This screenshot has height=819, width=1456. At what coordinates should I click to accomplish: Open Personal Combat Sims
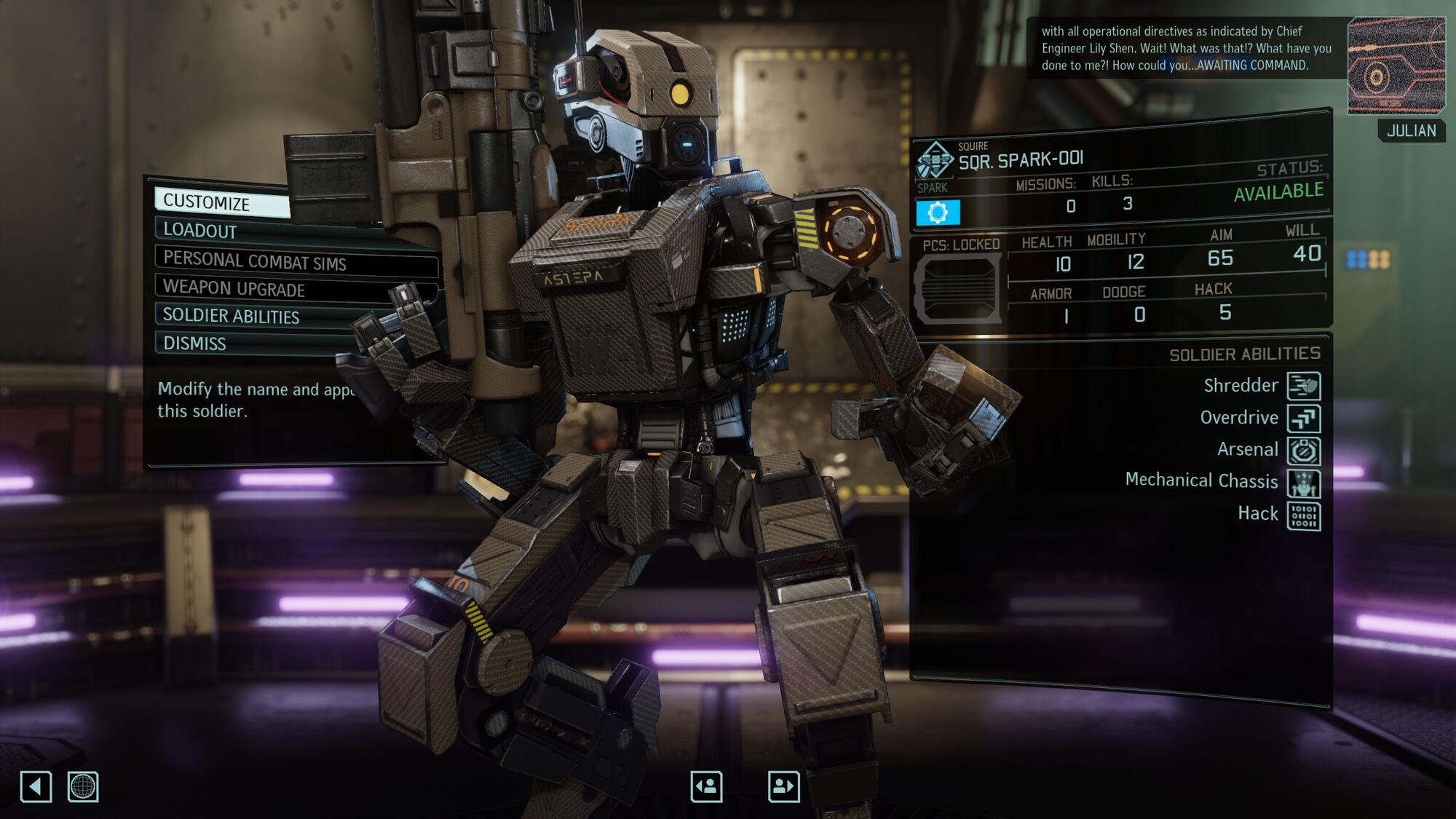click(x=255, y=261)
